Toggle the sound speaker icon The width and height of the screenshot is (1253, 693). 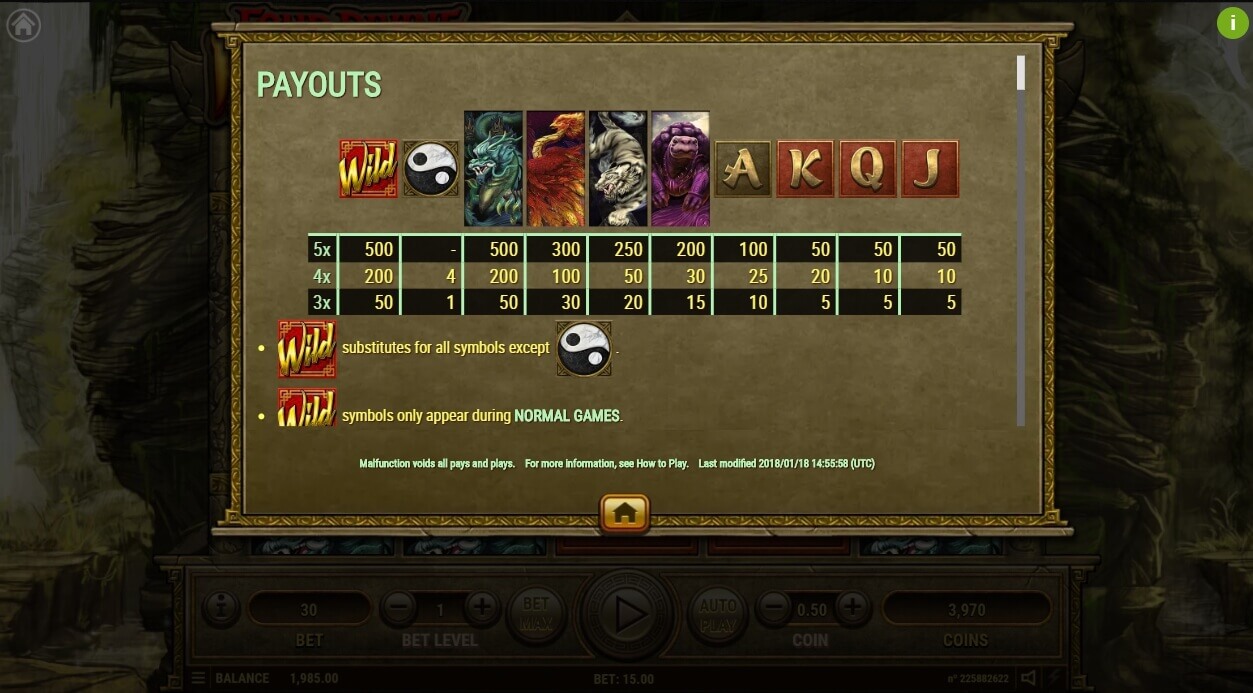[x=1028, y=678]
